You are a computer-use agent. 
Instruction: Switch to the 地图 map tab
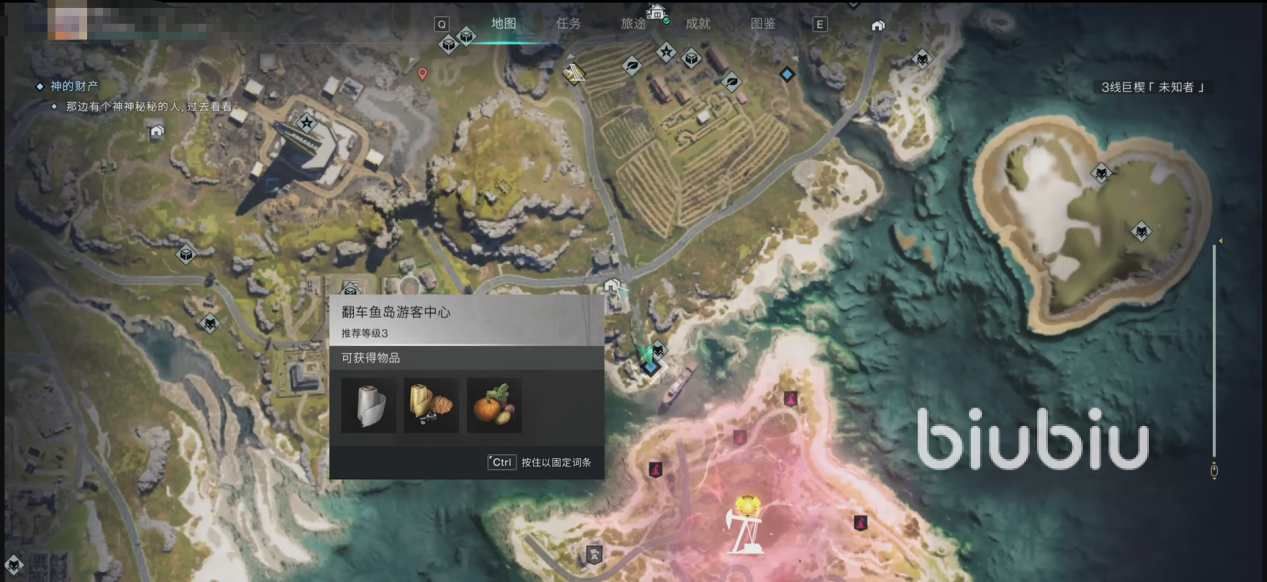point(503,23)
